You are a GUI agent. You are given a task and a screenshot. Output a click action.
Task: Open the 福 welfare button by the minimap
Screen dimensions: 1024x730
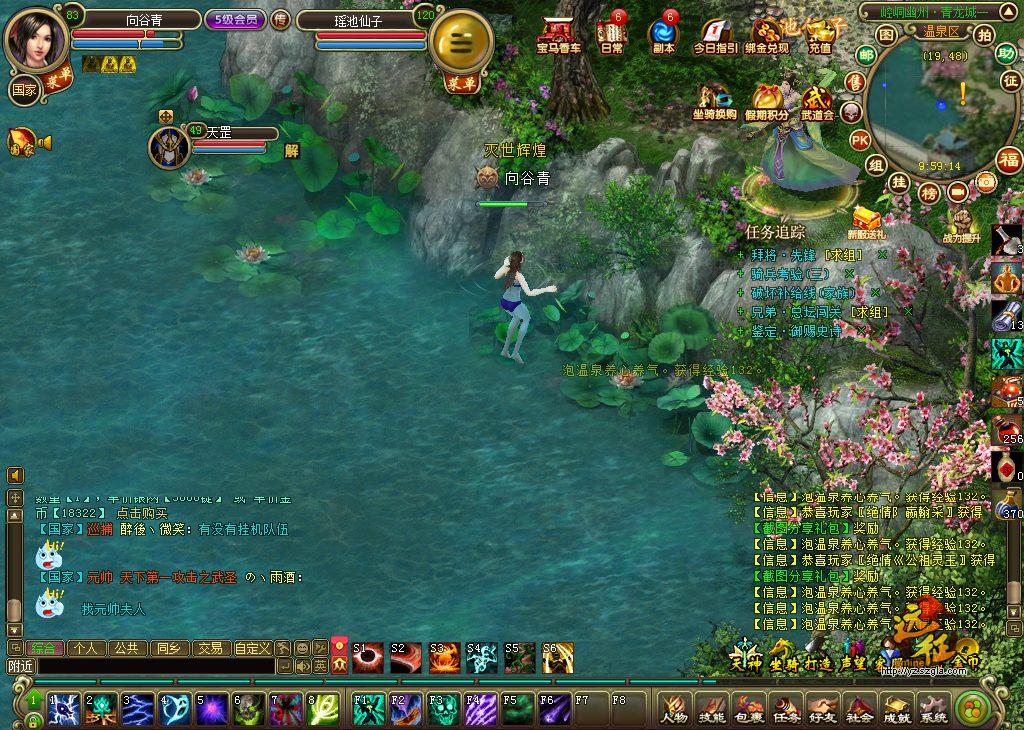click(x=1008, y=160)
